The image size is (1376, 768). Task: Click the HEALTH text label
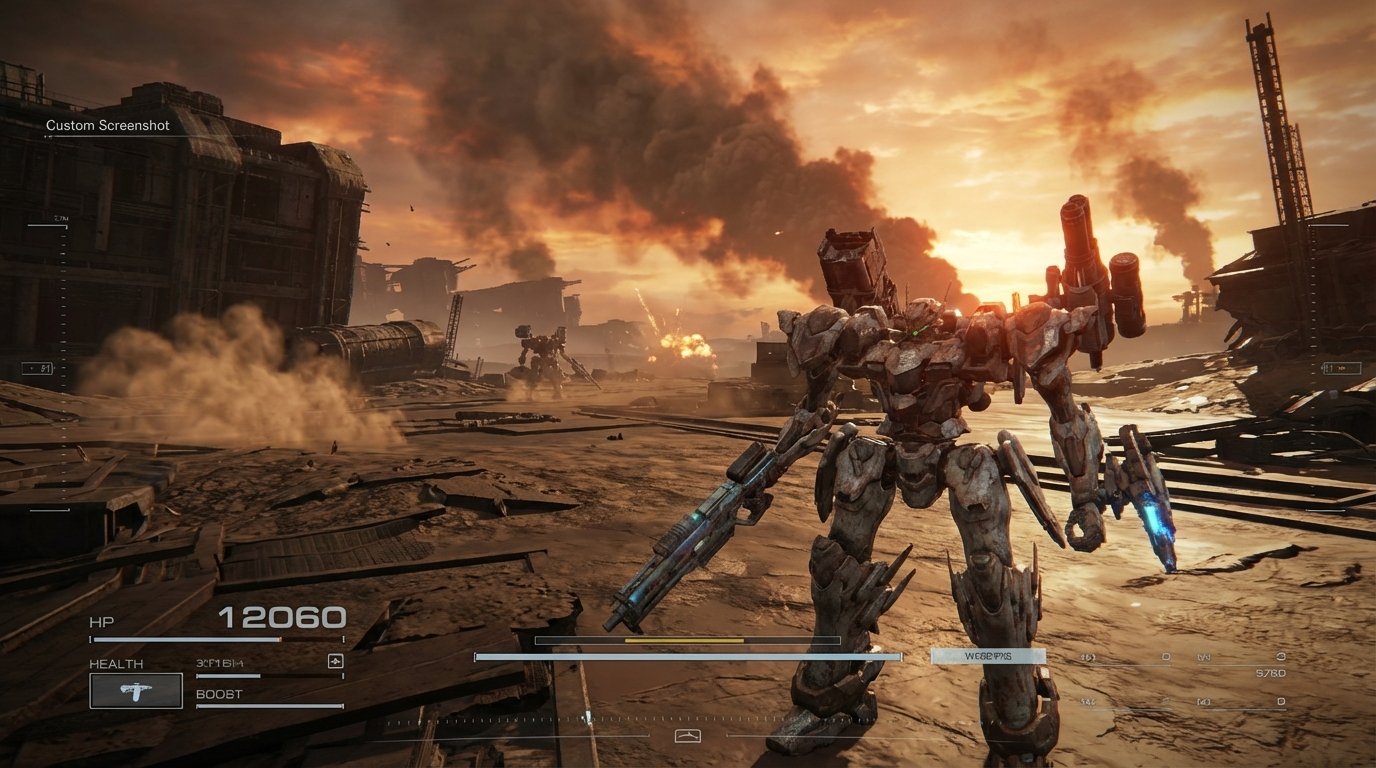[x=117, y=663]
